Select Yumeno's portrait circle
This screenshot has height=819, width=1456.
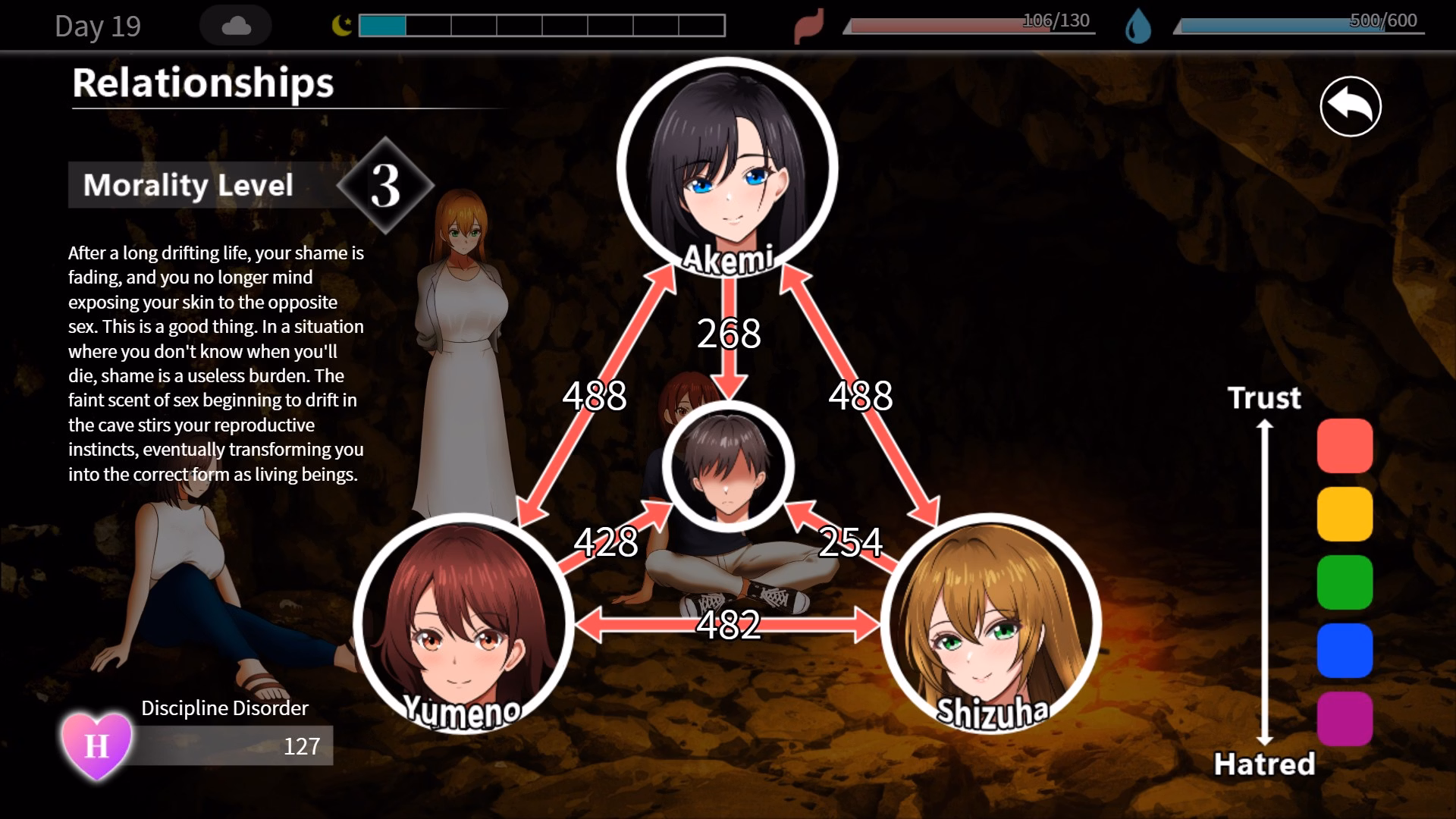[463, 623]
